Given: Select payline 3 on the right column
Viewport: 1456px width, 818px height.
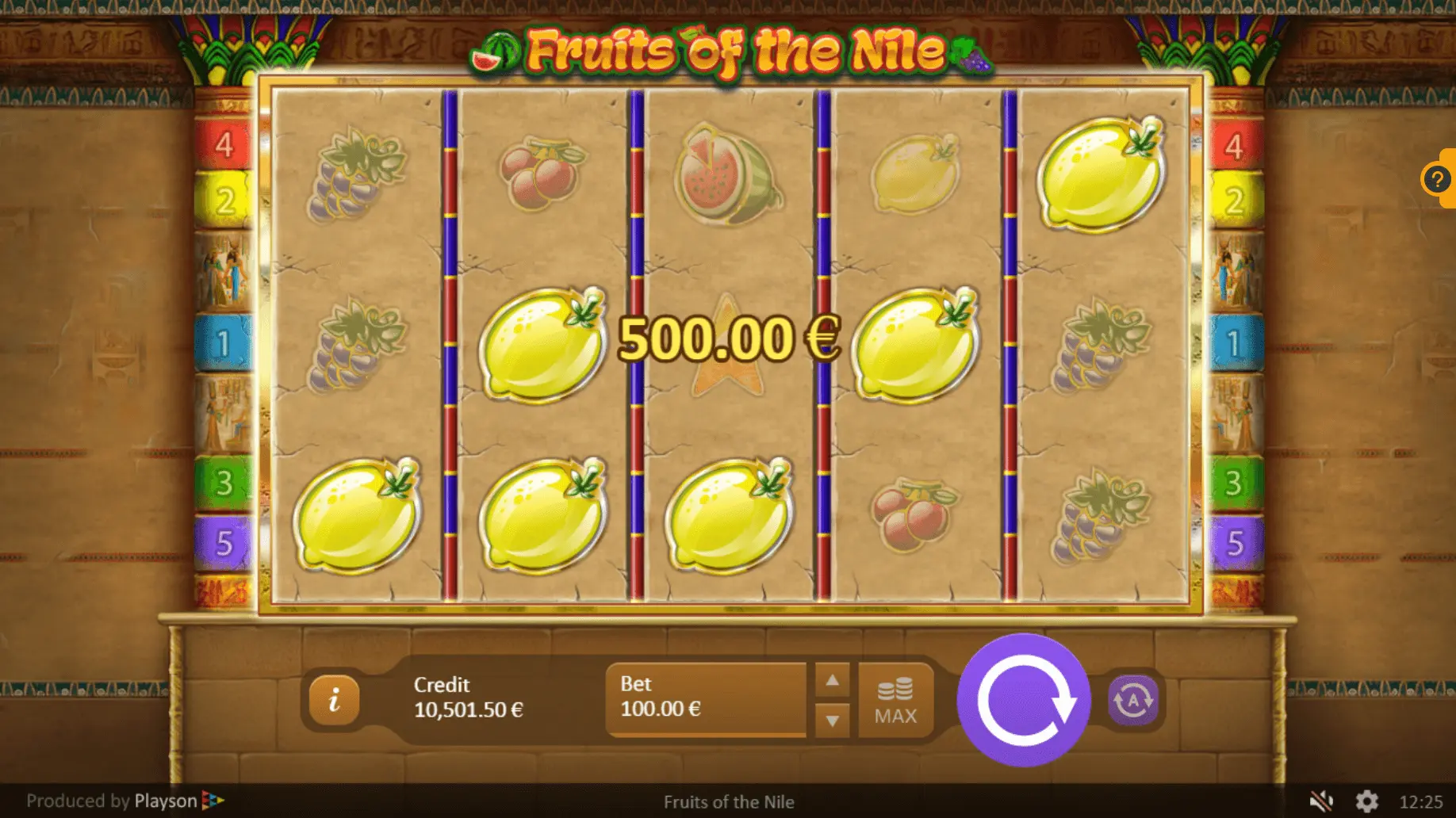Looking at the screenshot, I should tap(1234, 483).
